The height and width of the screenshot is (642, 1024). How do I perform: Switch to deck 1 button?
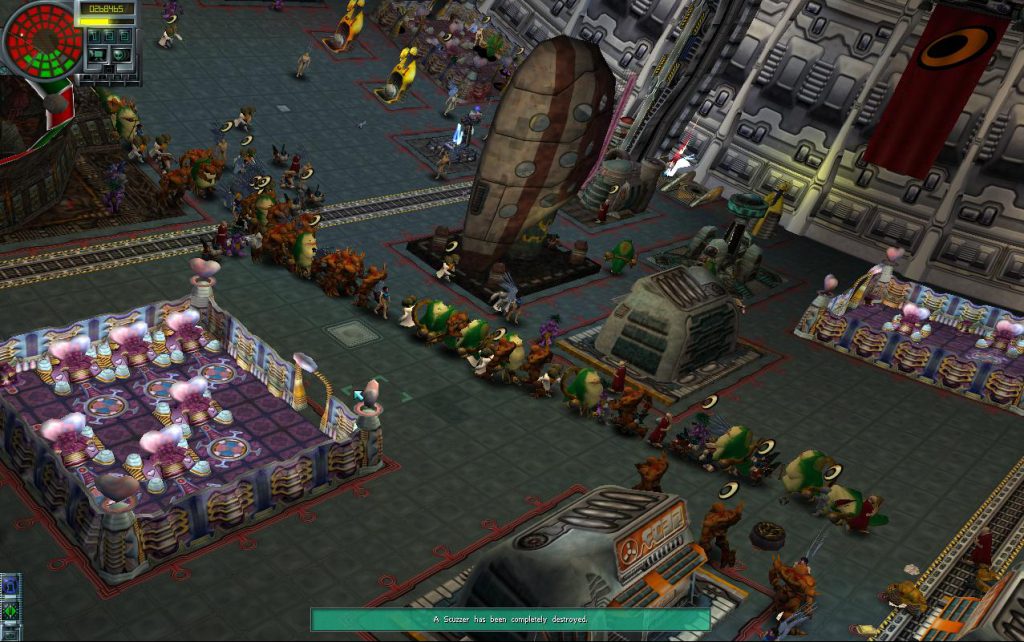[x=95, y=34]
